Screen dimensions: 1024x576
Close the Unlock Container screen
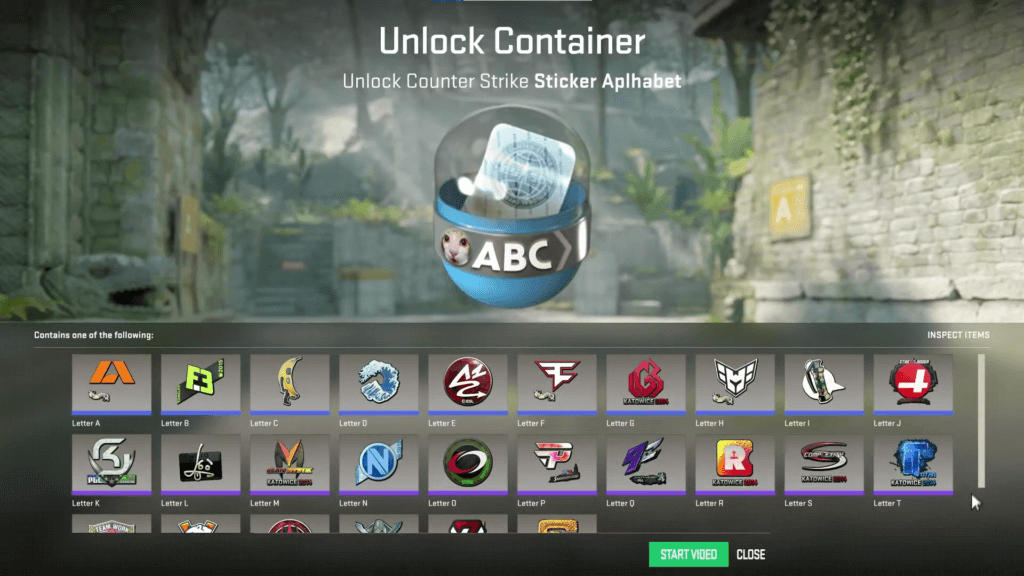(x=751, y=554)
